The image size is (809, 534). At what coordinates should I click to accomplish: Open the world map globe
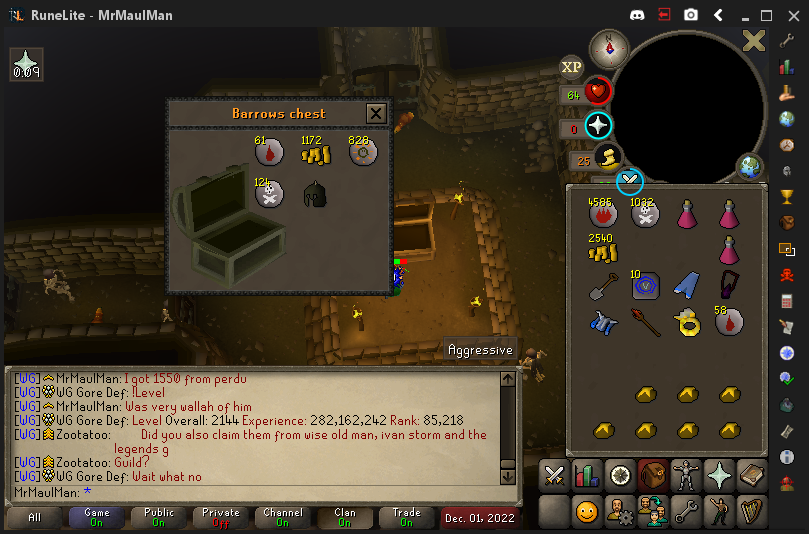[749, 166]
